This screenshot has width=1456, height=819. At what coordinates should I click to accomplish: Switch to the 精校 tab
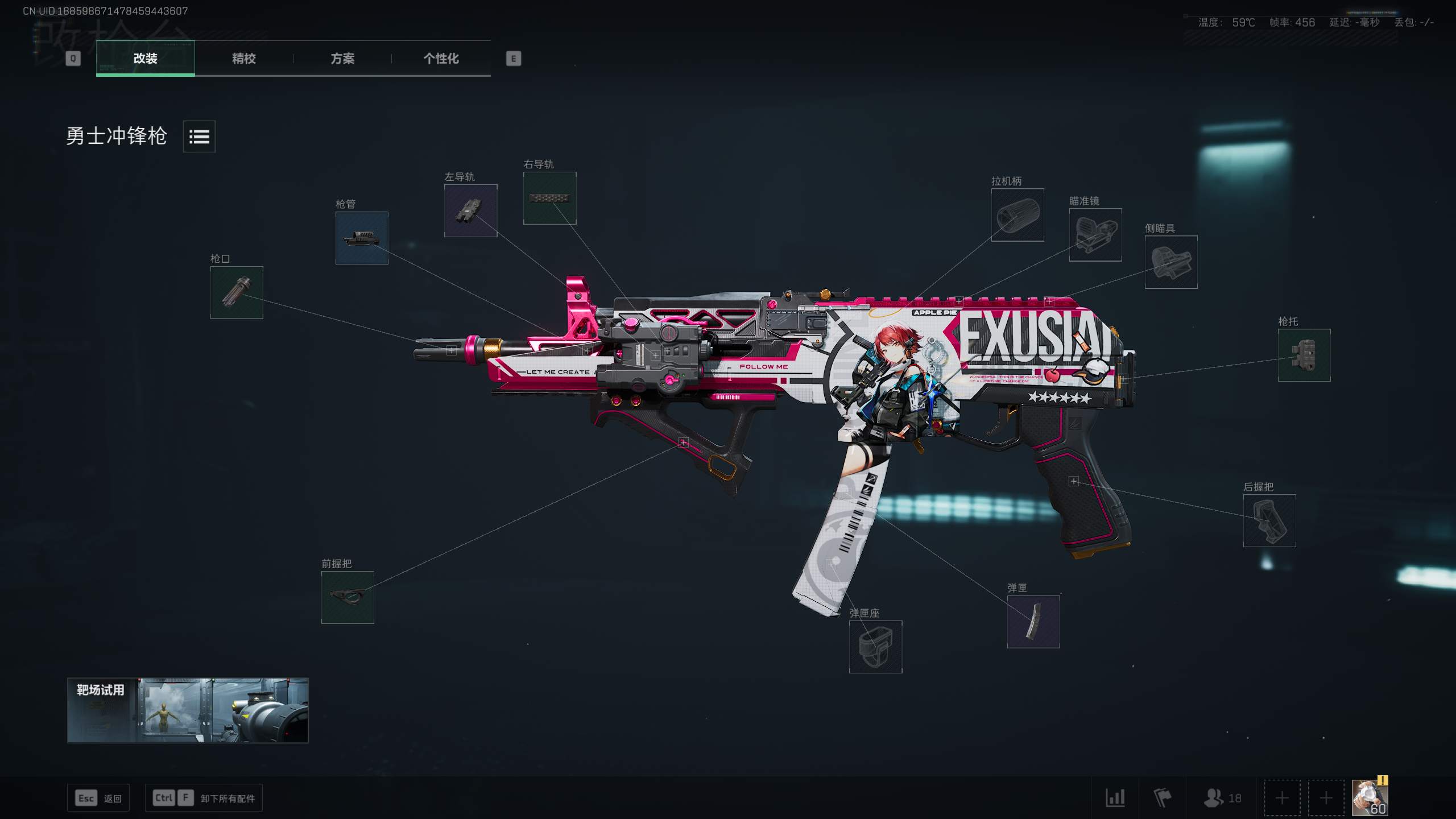coord(243,58)
